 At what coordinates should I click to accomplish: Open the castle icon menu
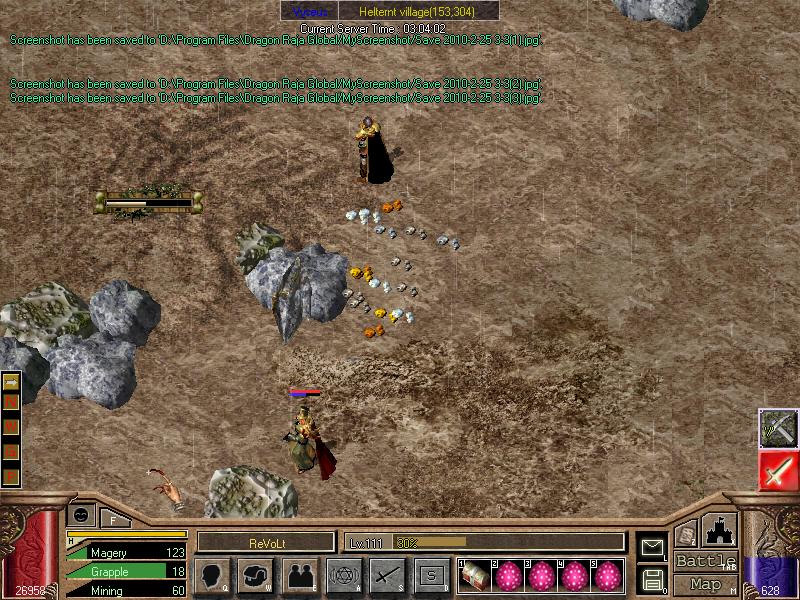pos(721,531)
